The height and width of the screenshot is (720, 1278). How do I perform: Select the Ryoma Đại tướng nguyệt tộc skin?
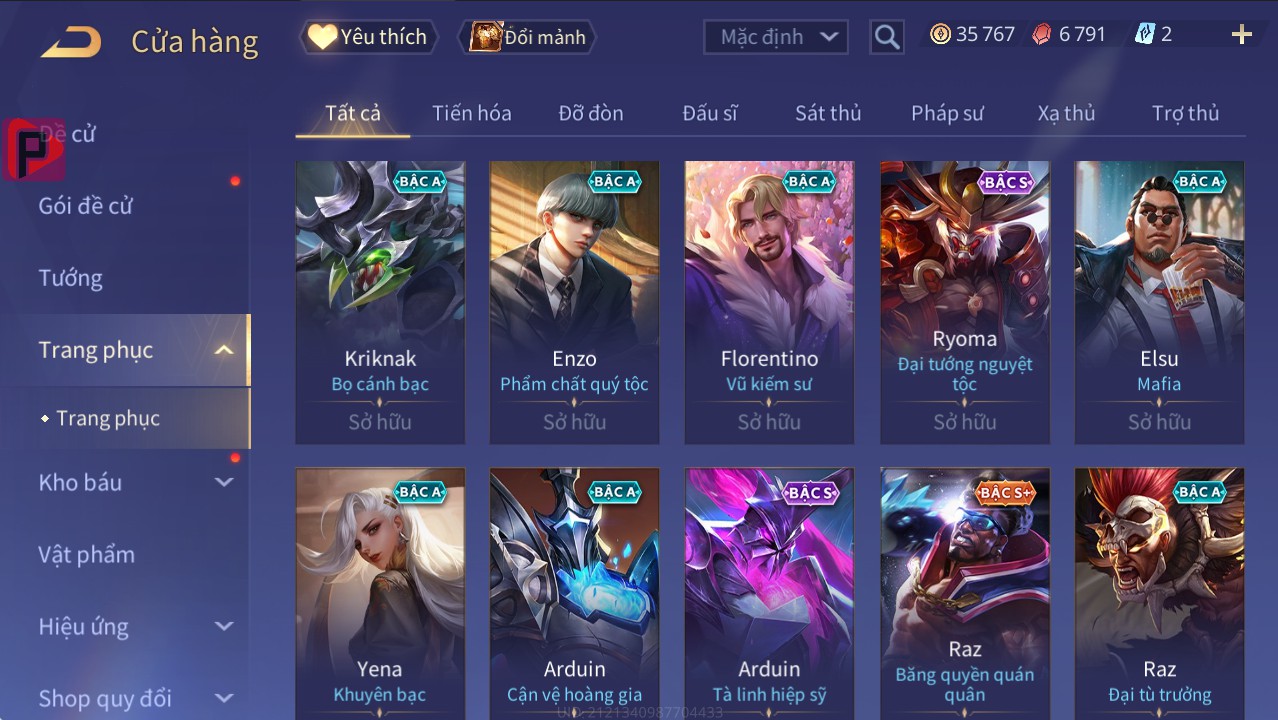tap(964, 302)
